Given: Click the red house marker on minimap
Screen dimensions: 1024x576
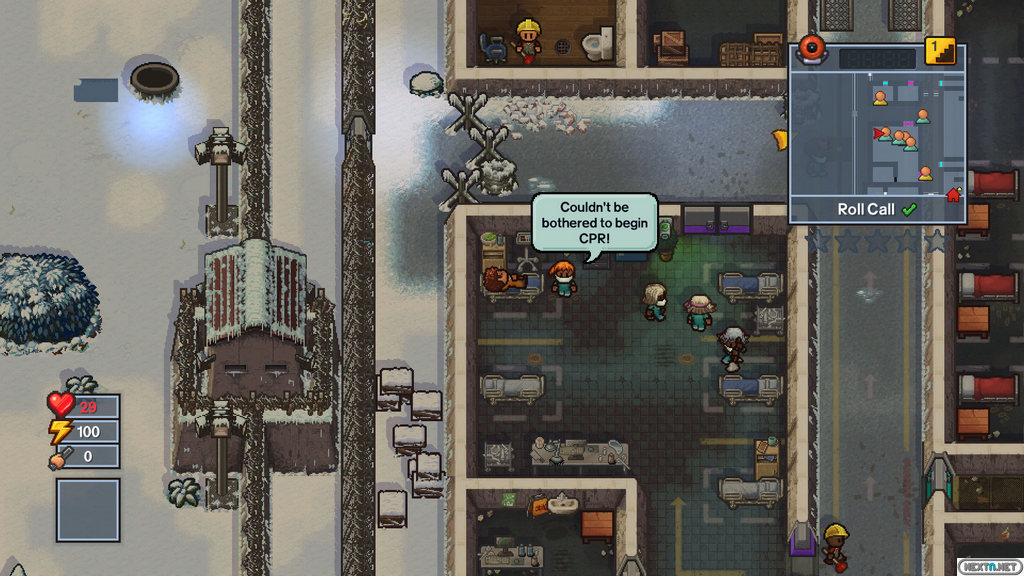Looking at the screenshot, I should pos(953,194).
